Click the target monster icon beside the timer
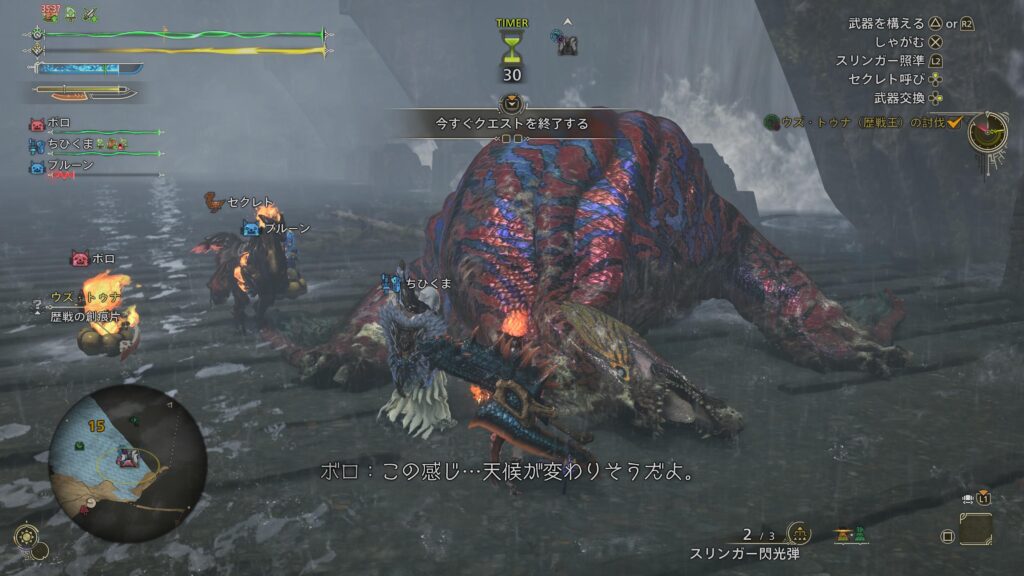 [567, 42]
